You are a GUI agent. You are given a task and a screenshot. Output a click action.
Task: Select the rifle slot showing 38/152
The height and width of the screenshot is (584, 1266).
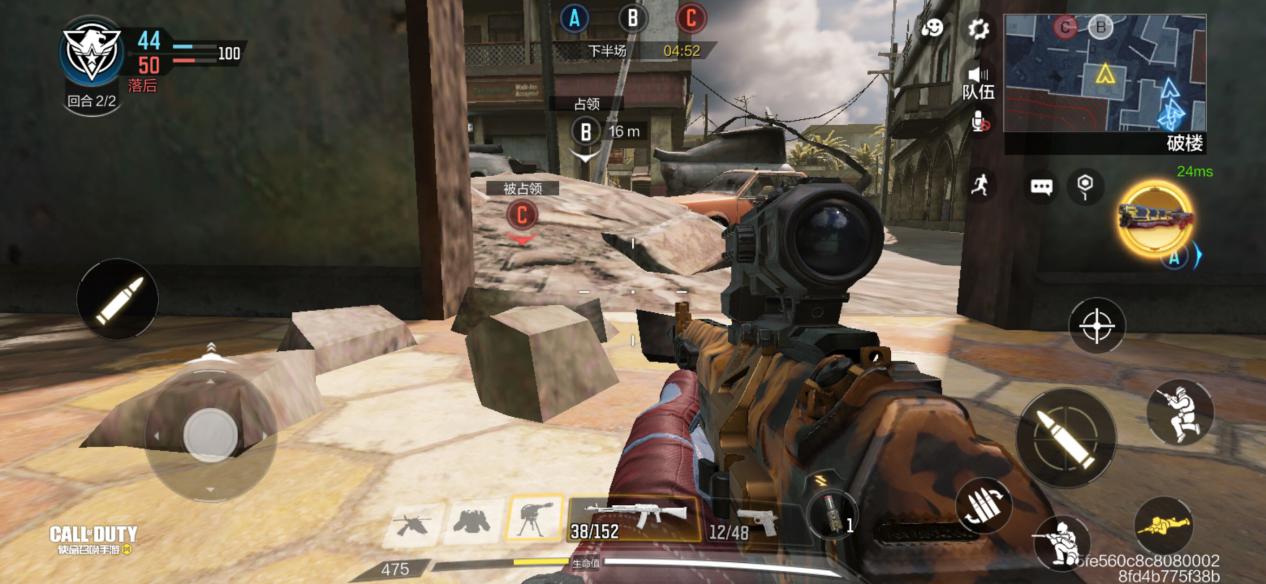(x=634, y=518)
